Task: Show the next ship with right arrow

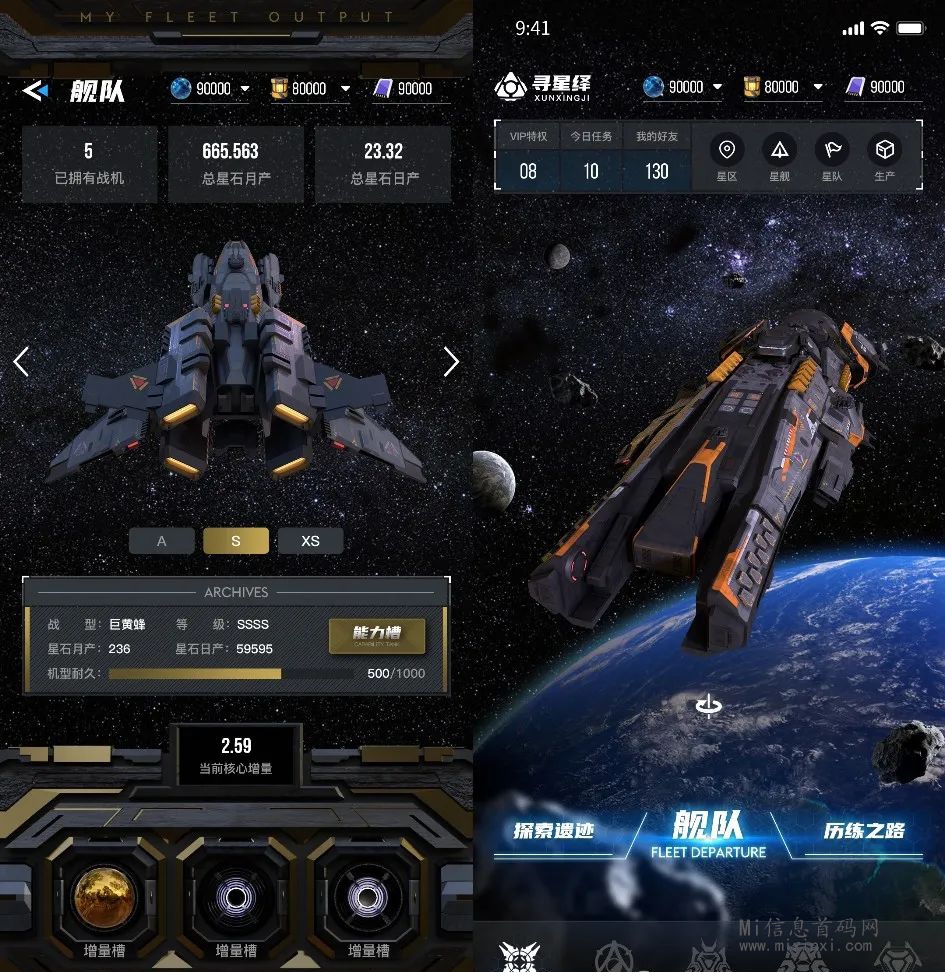Action: tap(451, 361)
